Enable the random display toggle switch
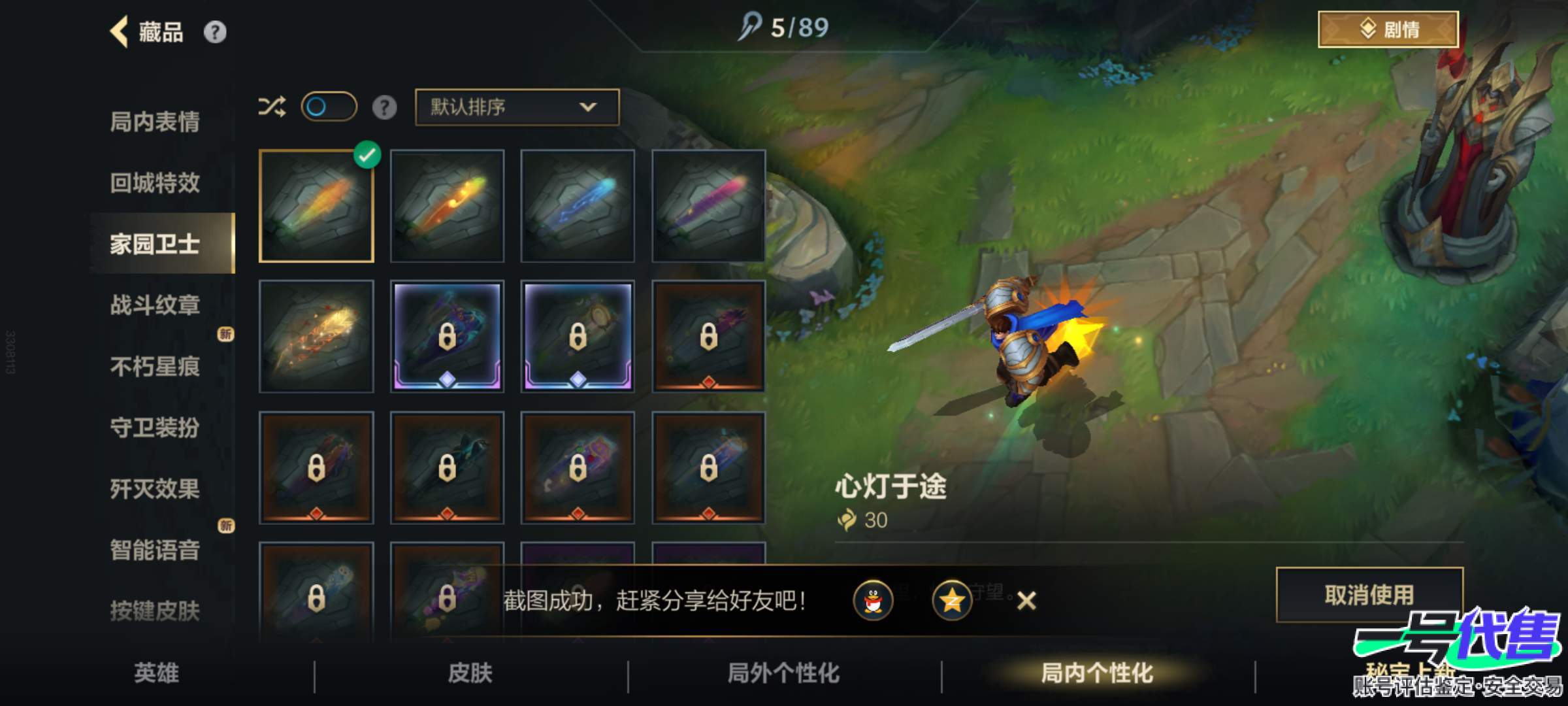 pyautogui.click(x=330, y=107)
